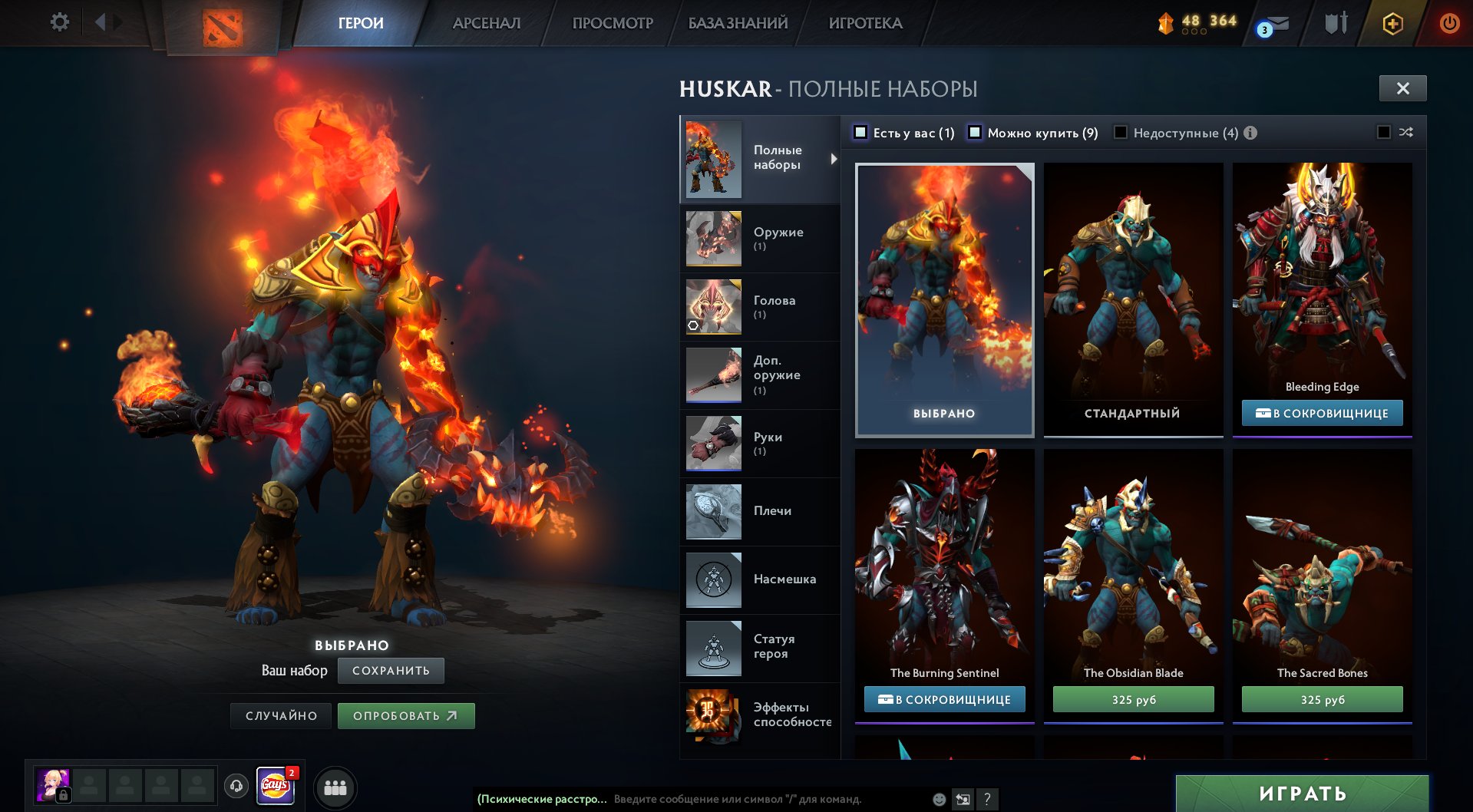Open the Плечи item category
Image resolution: width=1473 pixels, height=812 pixels.
click(x=759, y=511)
